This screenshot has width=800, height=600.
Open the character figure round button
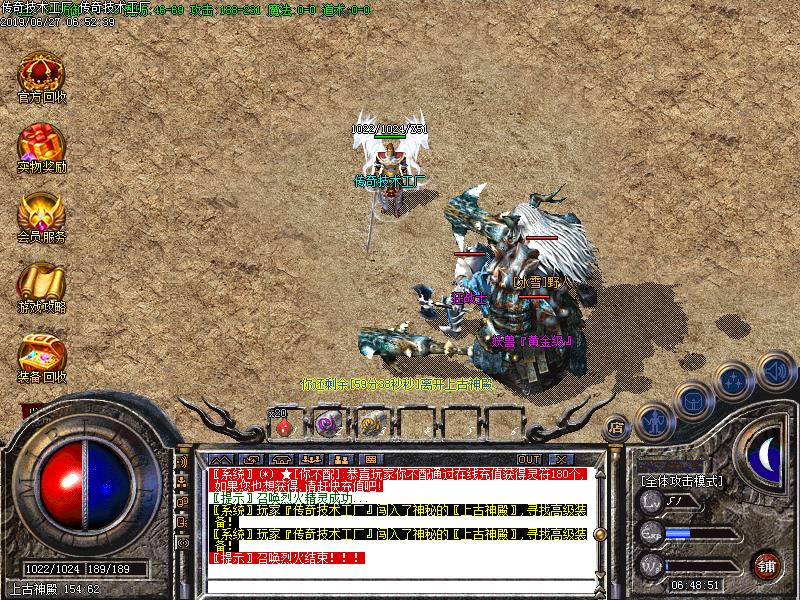click(653, 419)
